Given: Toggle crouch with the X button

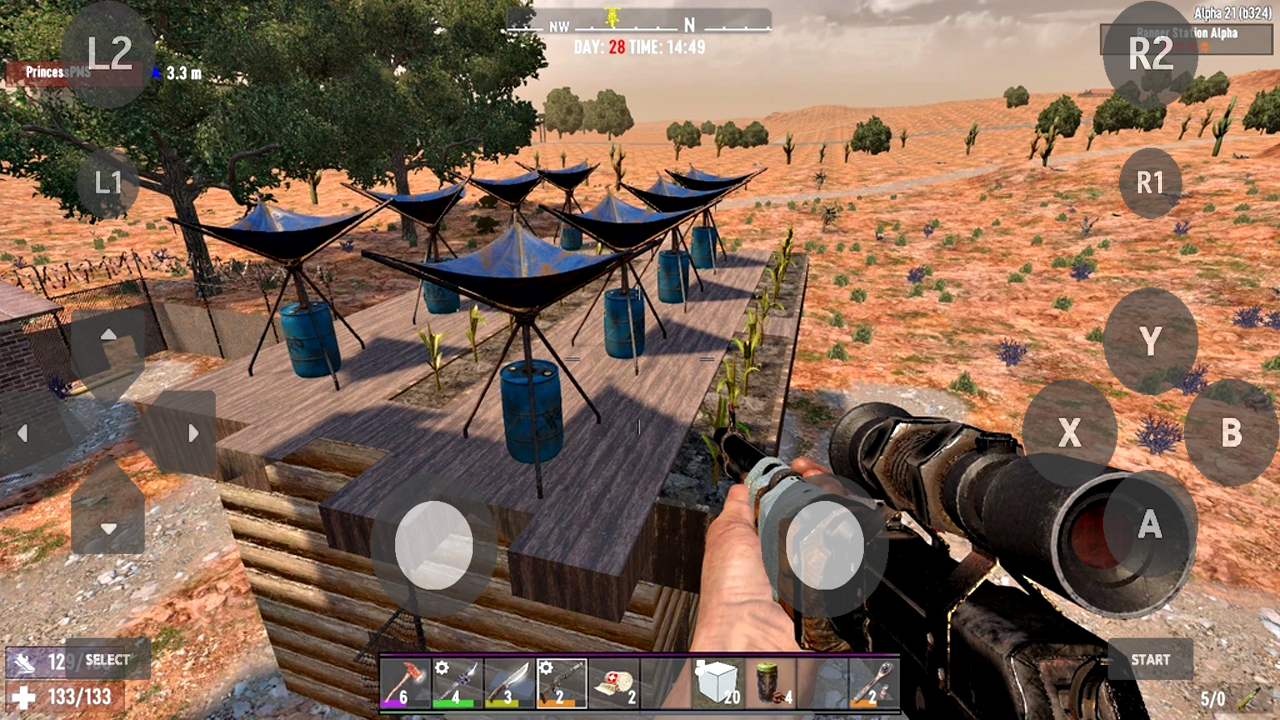Looking at the screenshot, I should pos(1070,434).
